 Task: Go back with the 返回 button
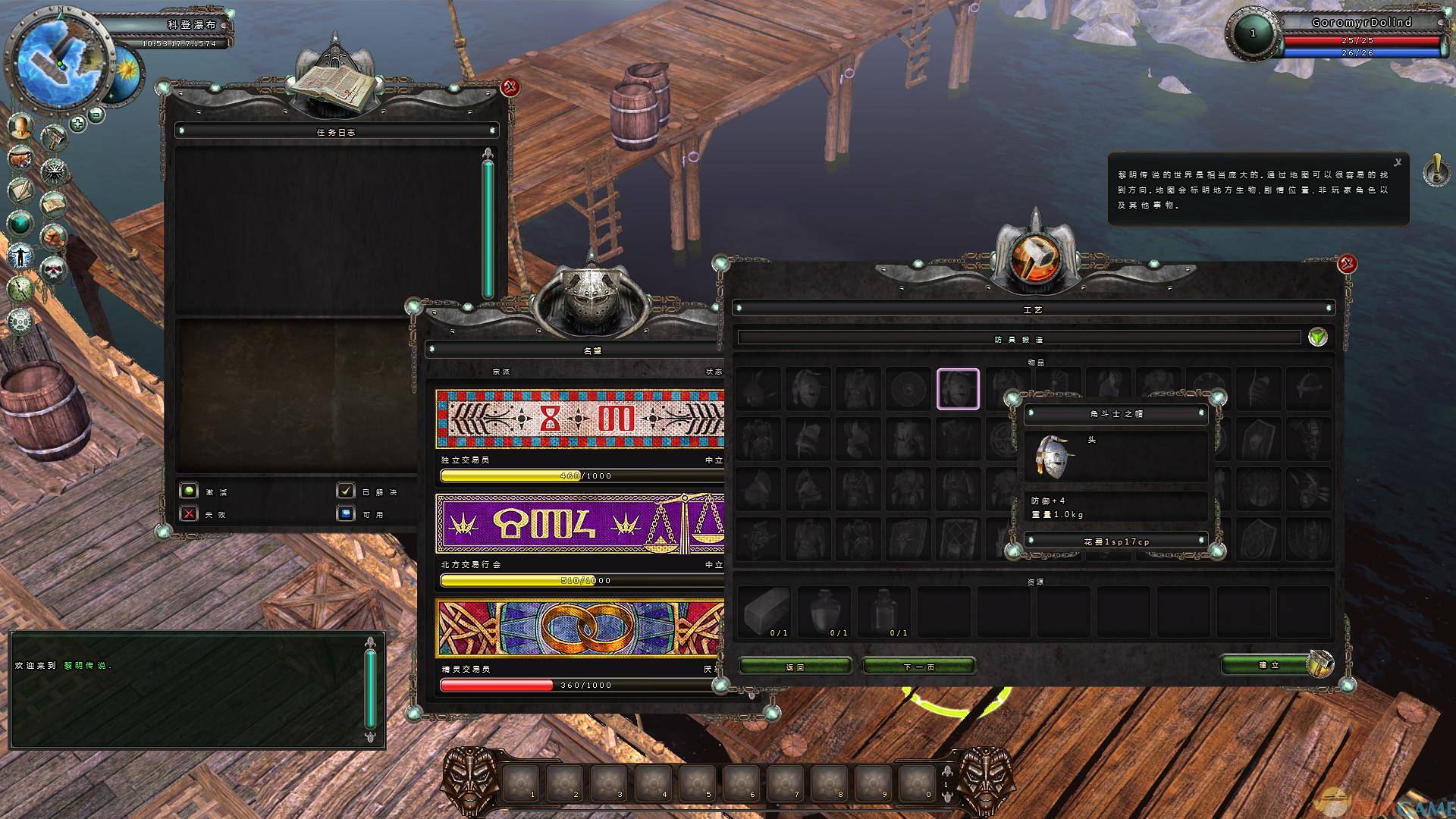click(x=795, y=667)
